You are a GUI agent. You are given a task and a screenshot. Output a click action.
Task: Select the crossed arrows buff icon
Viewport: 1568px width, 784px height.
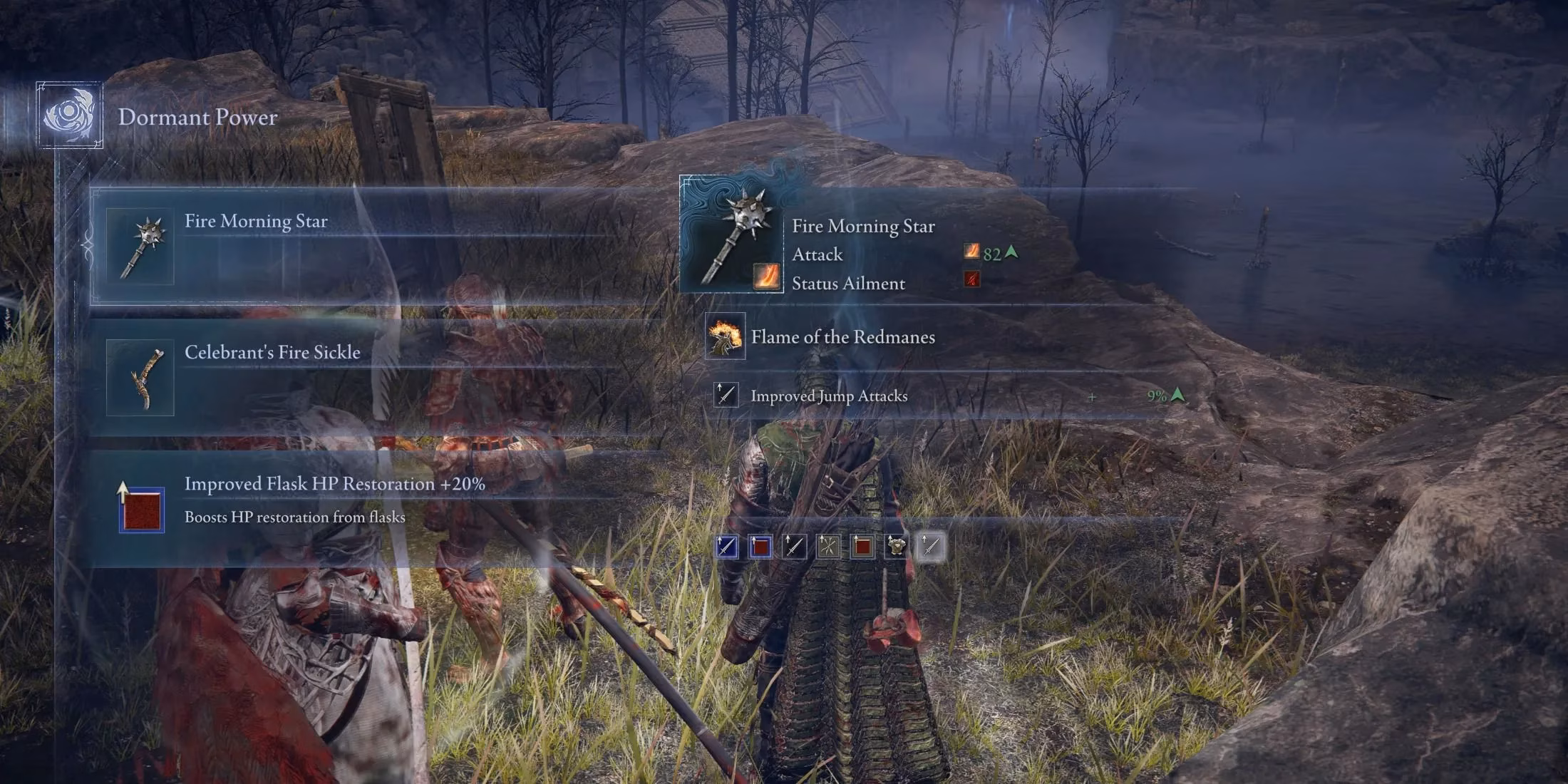[x=827, y=547]
